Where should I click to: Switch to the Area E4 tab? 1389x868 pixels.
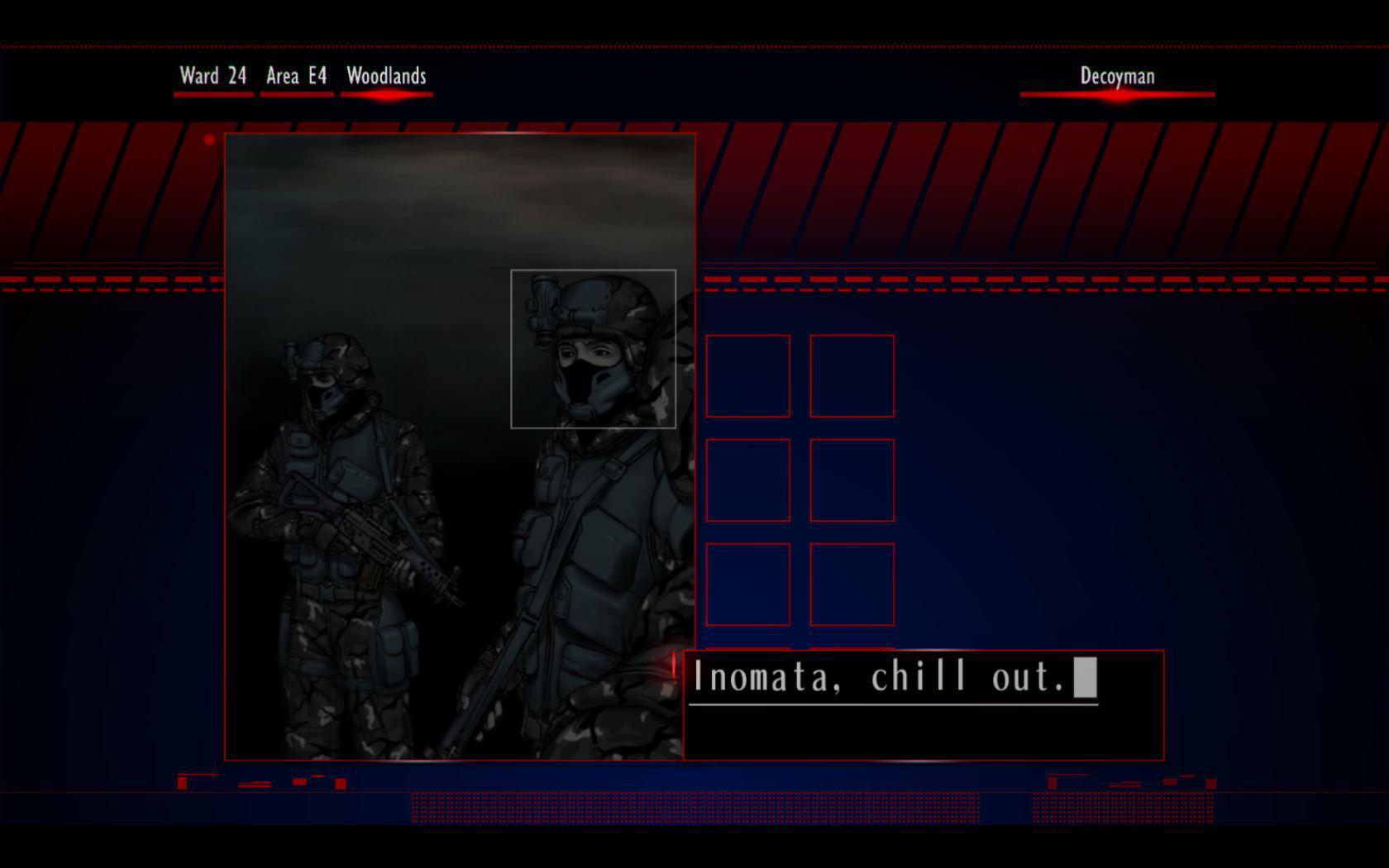[x=295, y=76]
